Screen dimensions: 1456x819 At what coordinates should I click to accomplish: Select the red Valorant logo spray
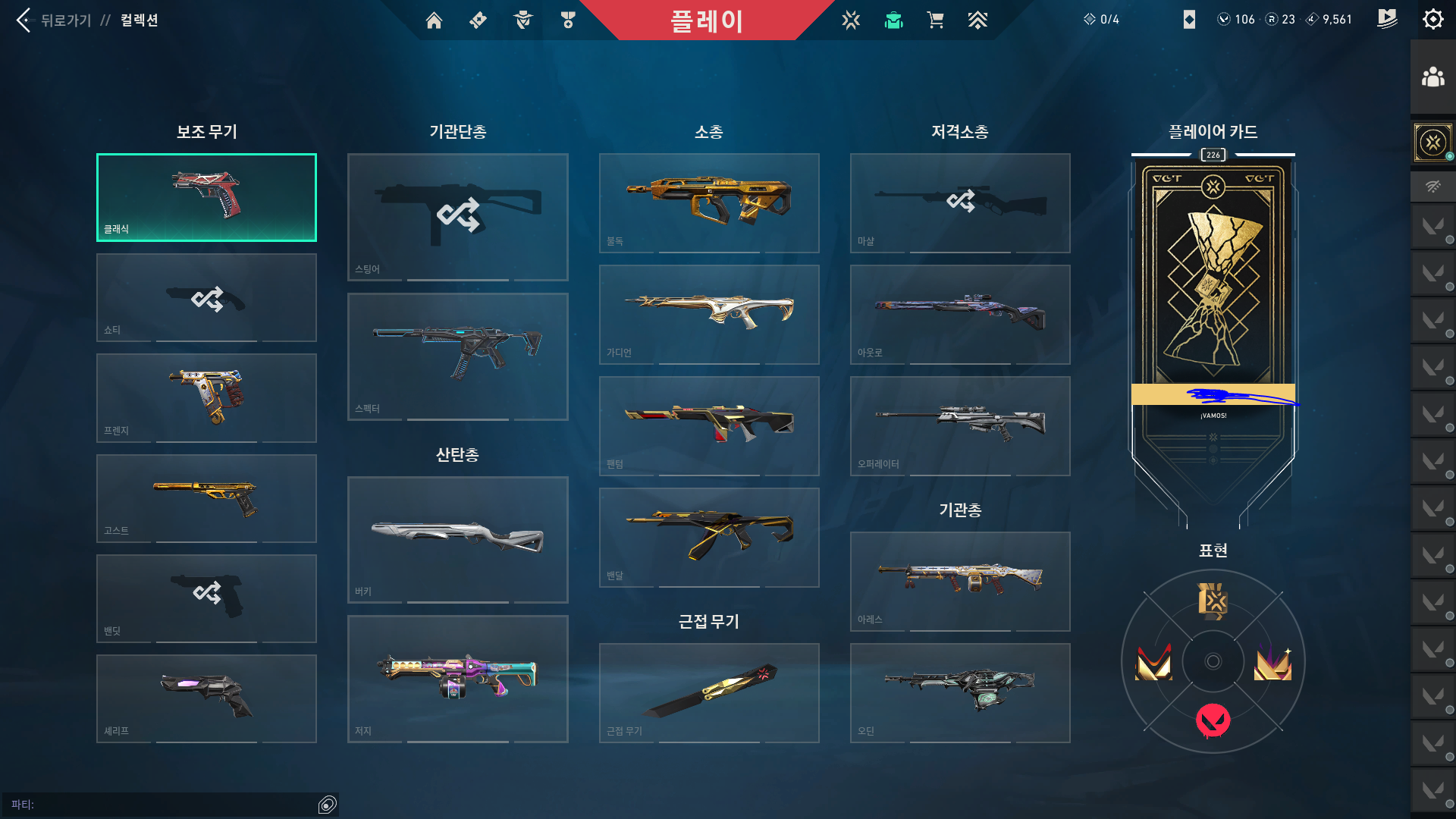(1213, 720)
